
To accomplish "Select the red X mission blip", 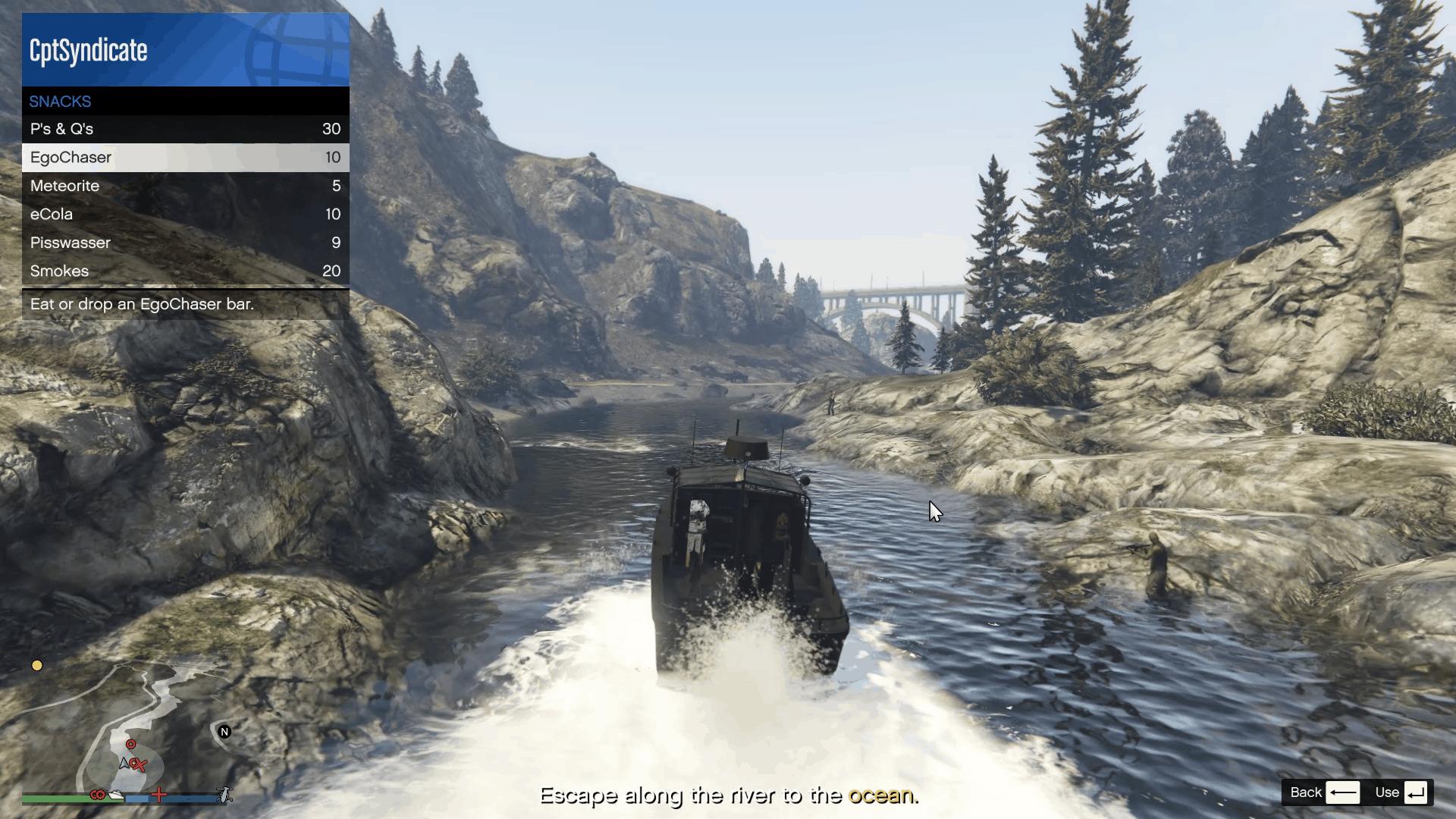I will (x=140, y=765).
